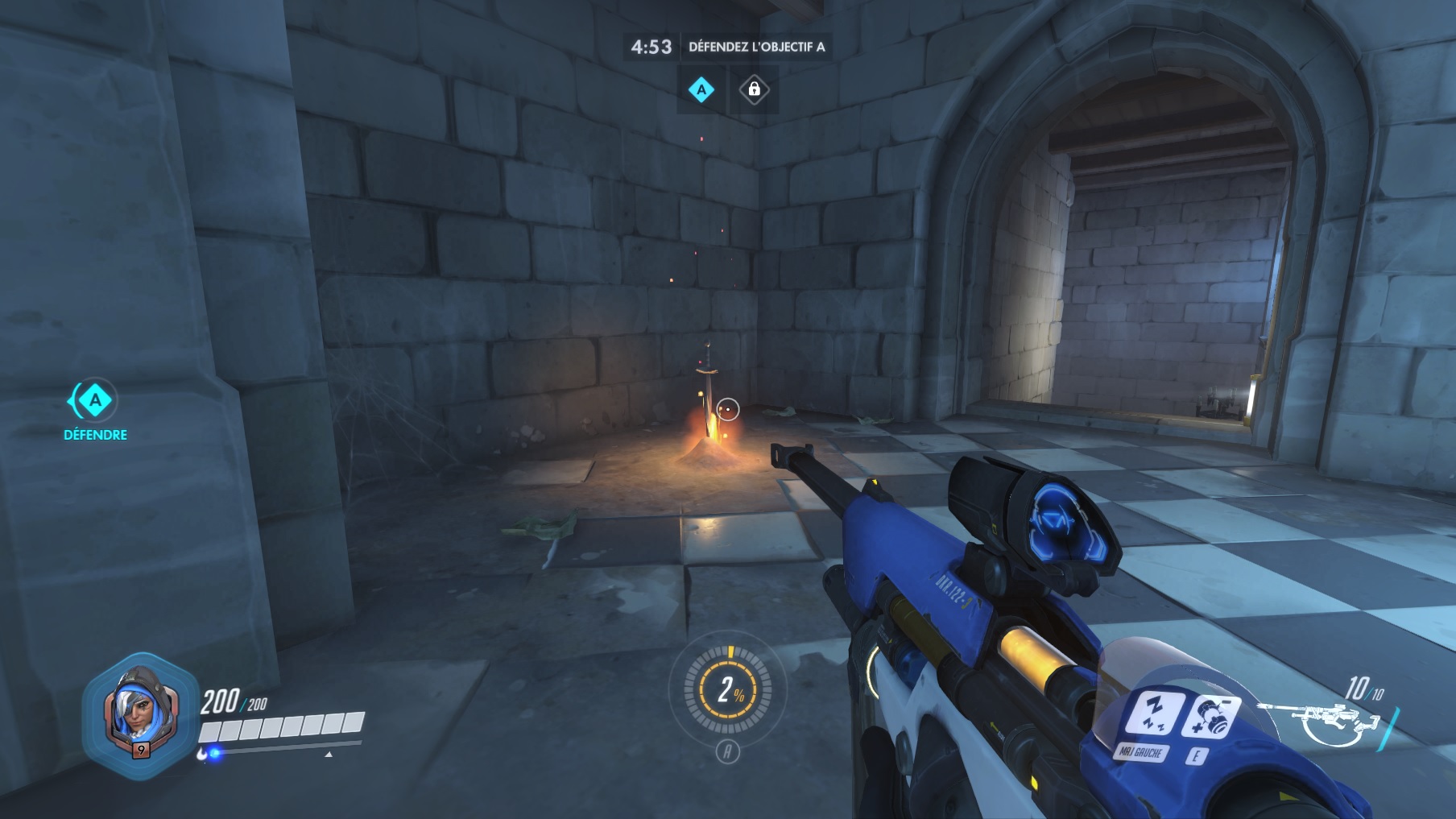Image resolution: width=1456 pixels, height=819 pixels.
Task: Open the objective A banner at the top
Action: (700, 91)
